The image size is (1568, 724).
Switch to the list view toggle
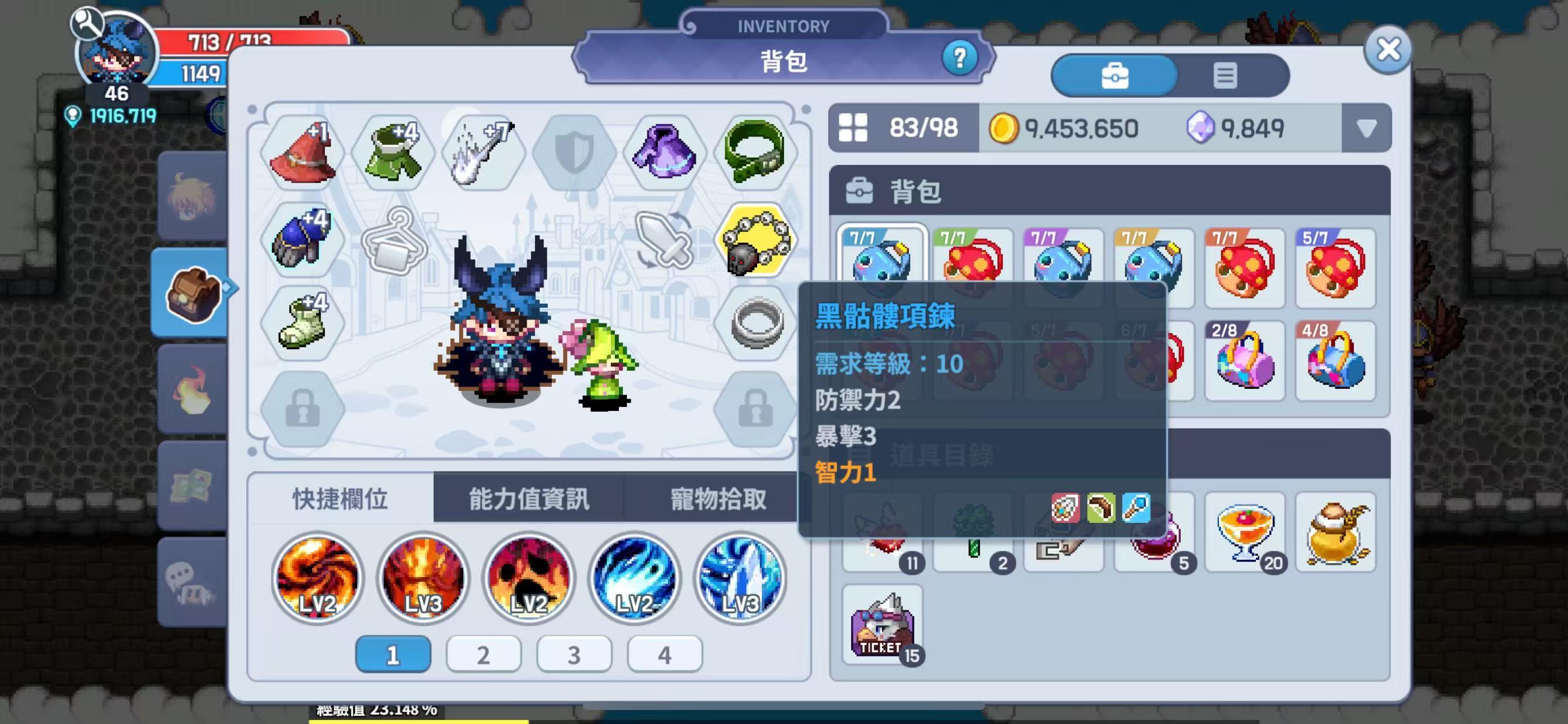[x=1226, y=75]
